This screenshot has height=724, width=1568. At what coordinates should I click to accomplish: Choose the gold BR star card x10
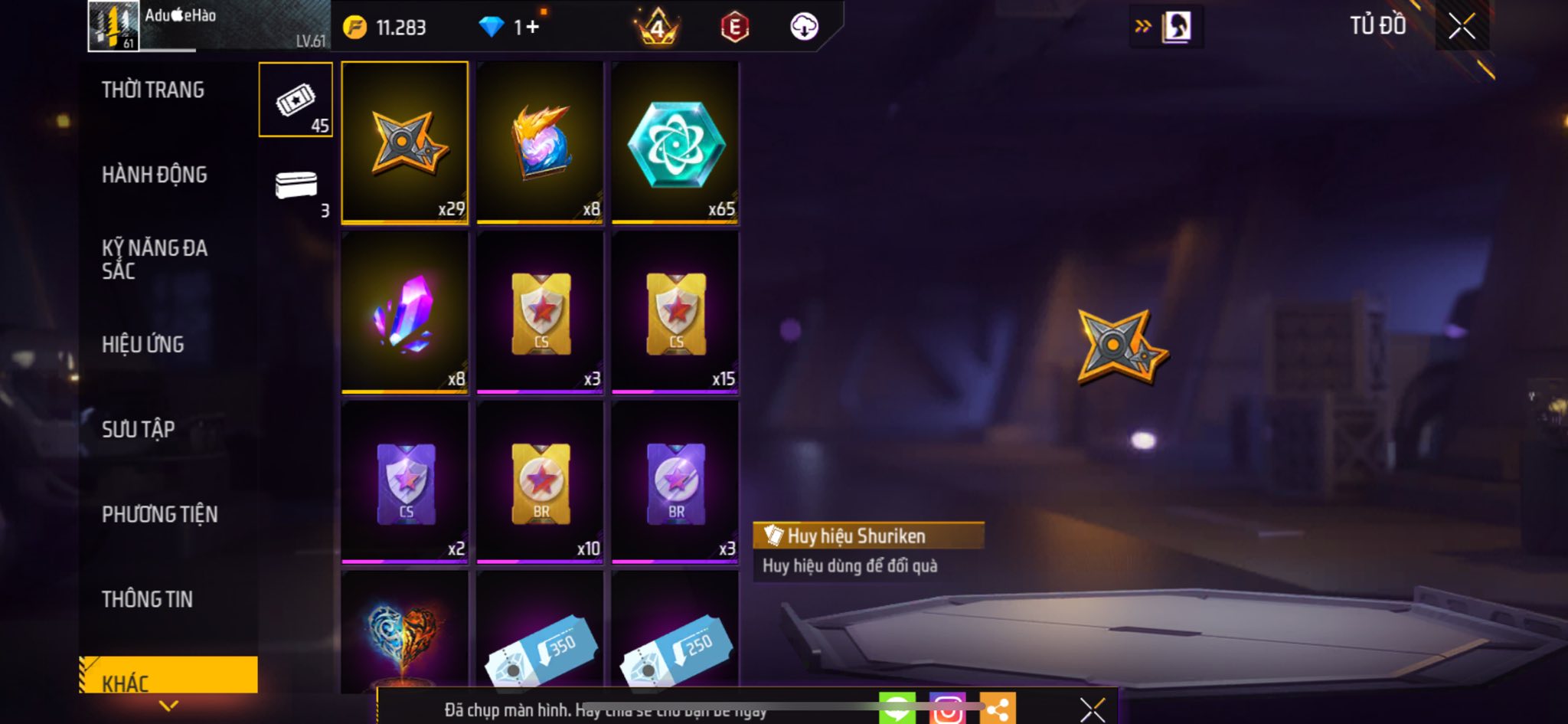541,483
